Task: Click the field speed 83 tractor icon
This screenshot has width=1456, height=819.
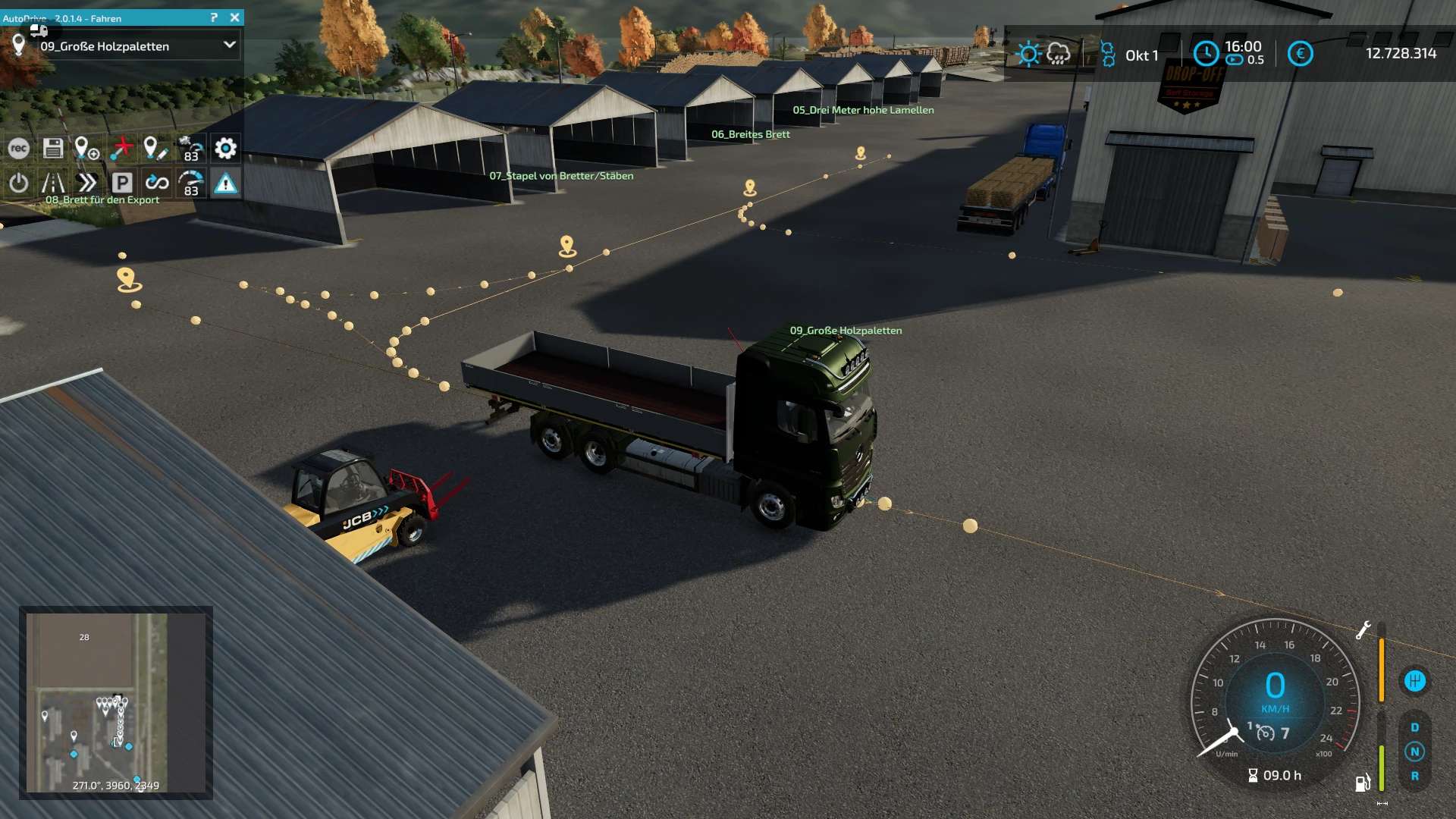Action: point(190,149)
